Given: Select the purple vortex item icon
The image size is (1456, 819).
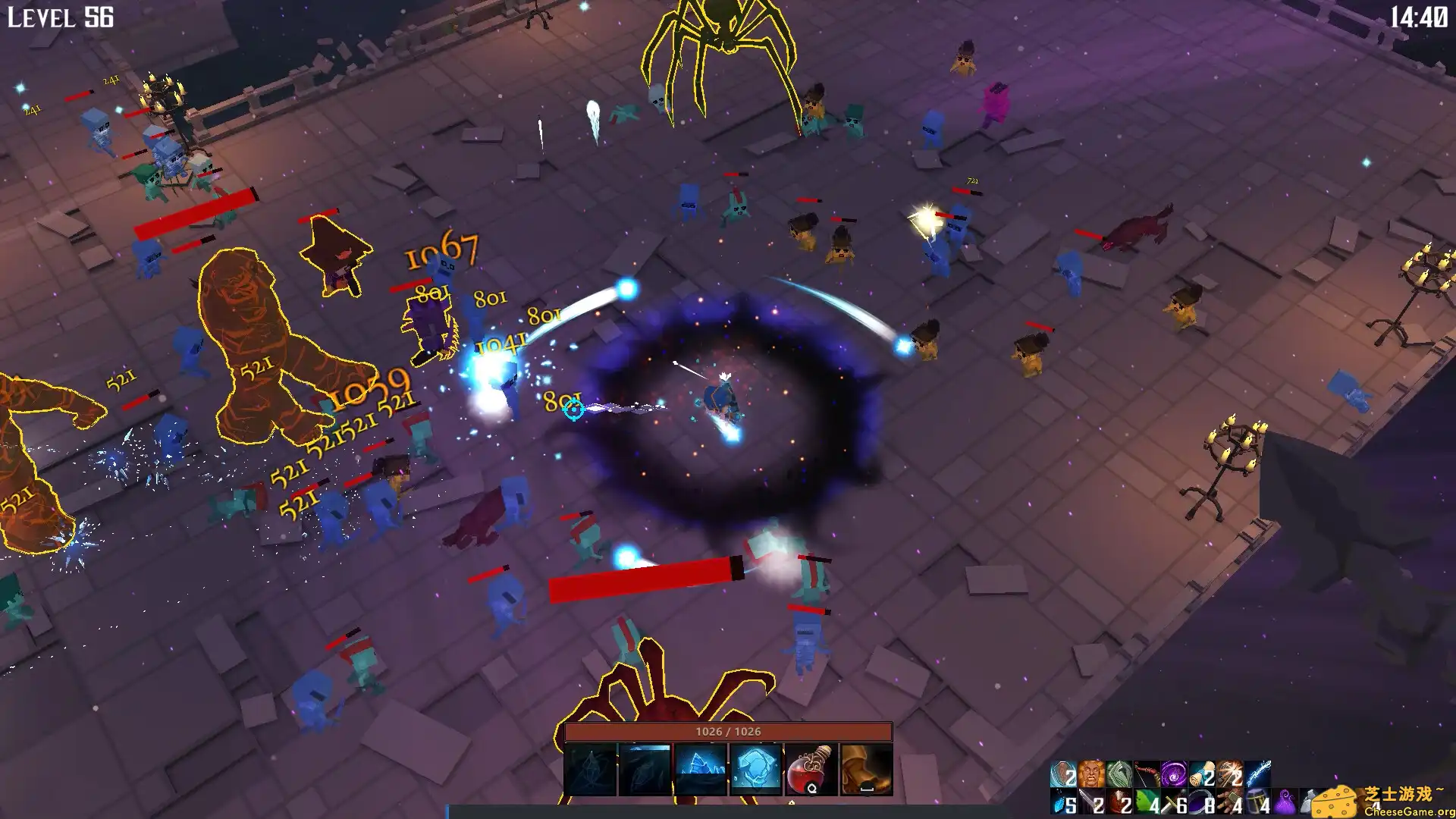Looking at the screenshot, I should coord(1174,775).
